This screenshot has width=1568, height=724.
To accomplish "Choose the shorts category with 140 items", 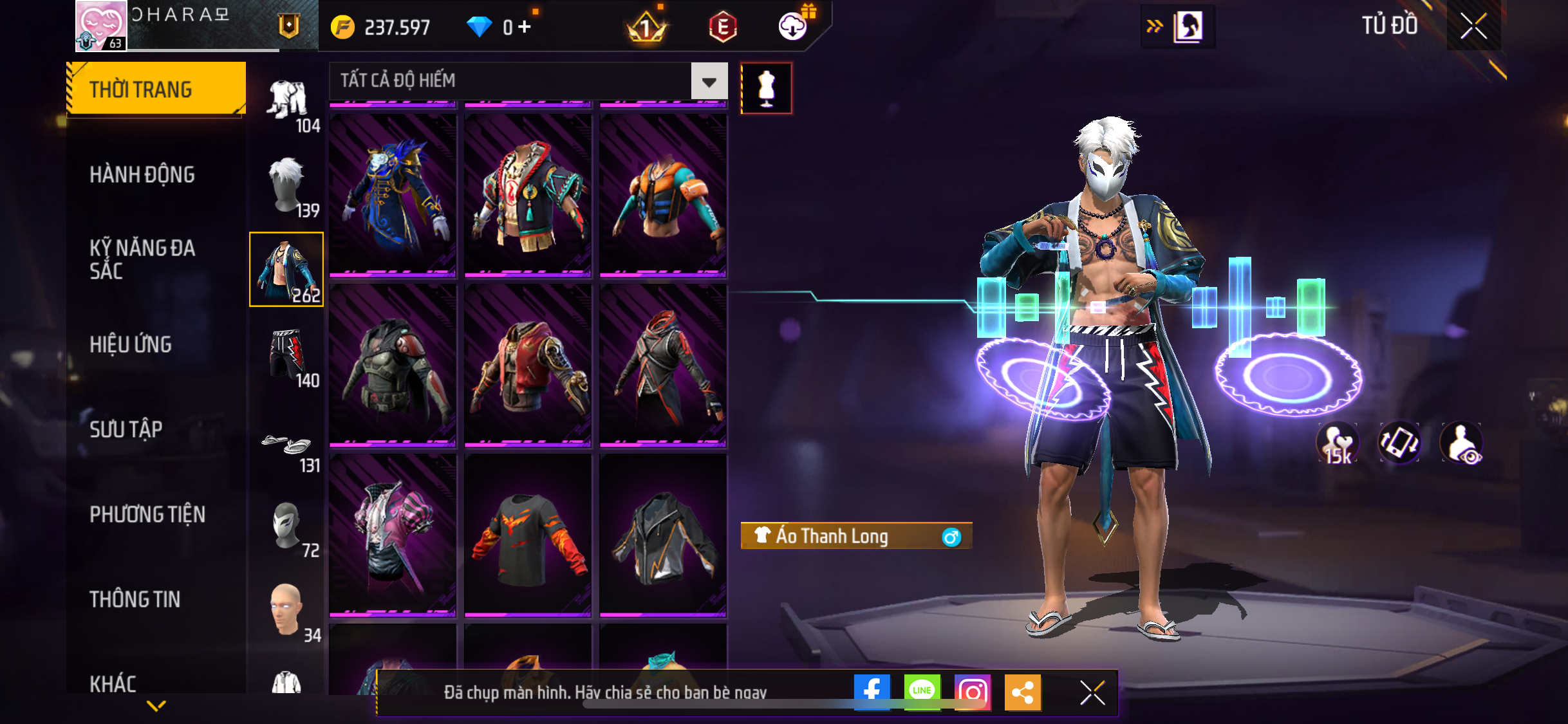I will click(287, 356).
